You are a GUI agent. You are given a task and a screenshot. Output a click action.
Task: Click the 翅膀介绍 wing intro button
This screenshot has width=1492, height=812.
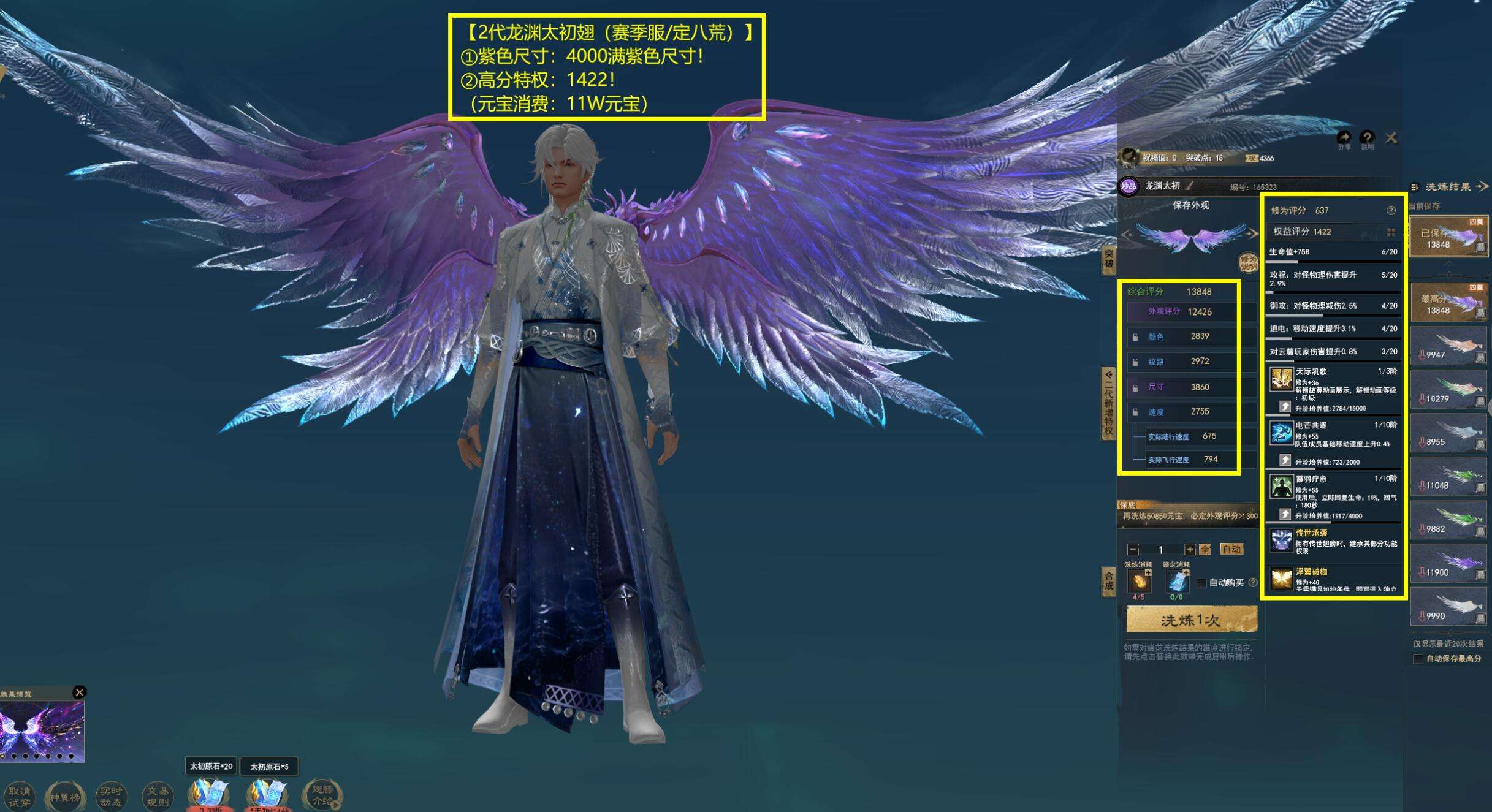322,795
